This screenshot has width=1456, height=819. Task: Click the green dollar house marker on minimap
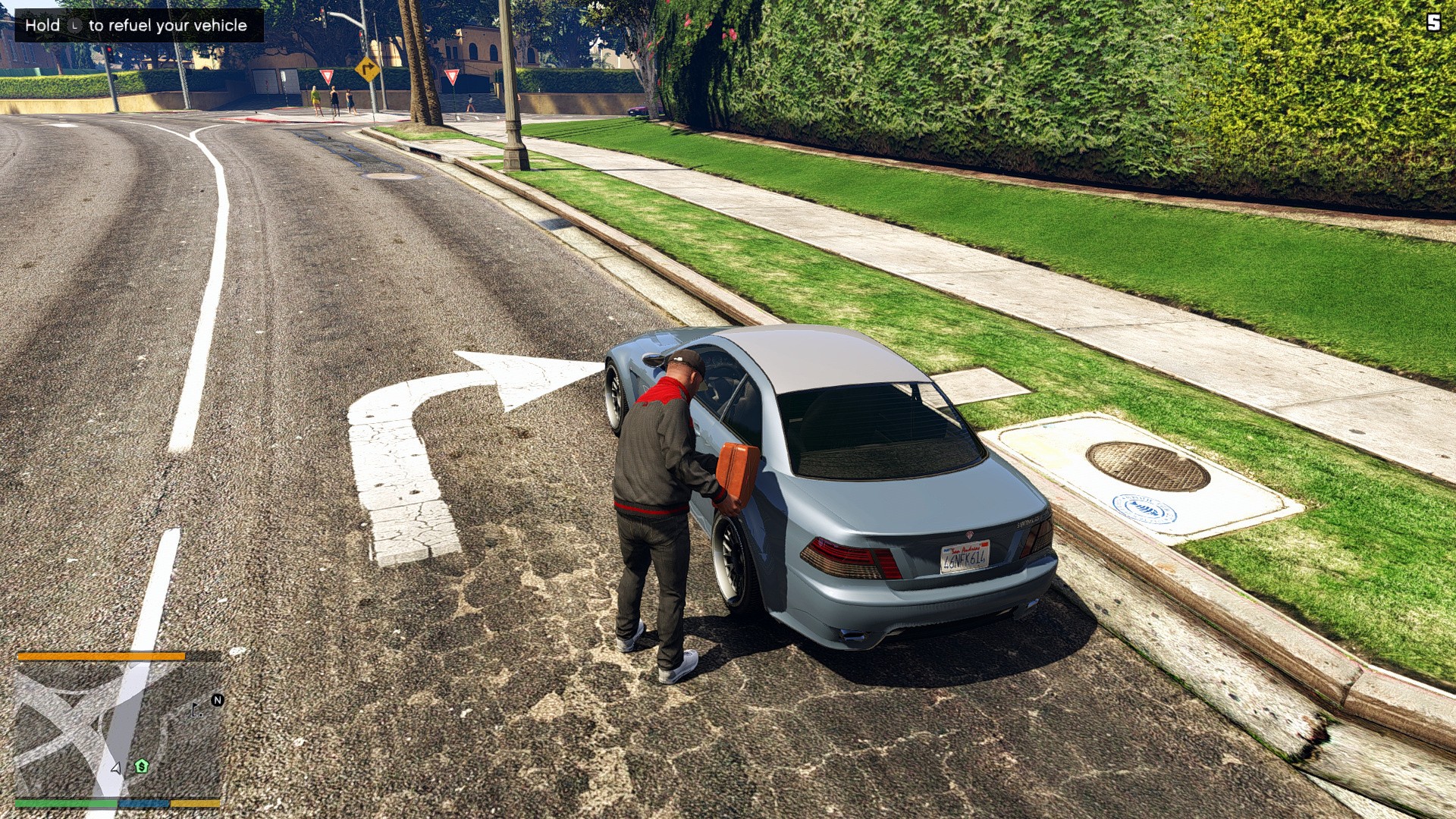(x=142, y=767)
